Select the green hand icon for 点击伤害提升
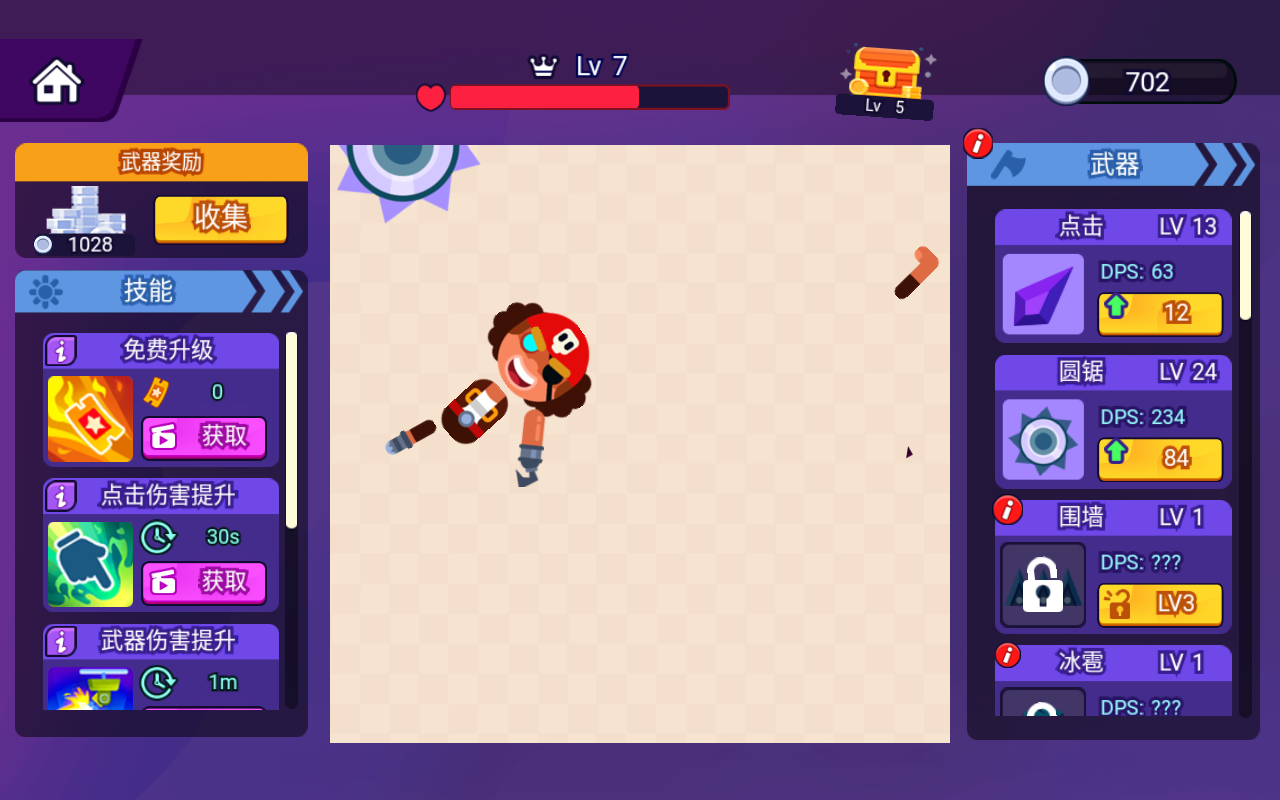The width and height of the screenshot is (1280, 800). click(x=89, y=564)
